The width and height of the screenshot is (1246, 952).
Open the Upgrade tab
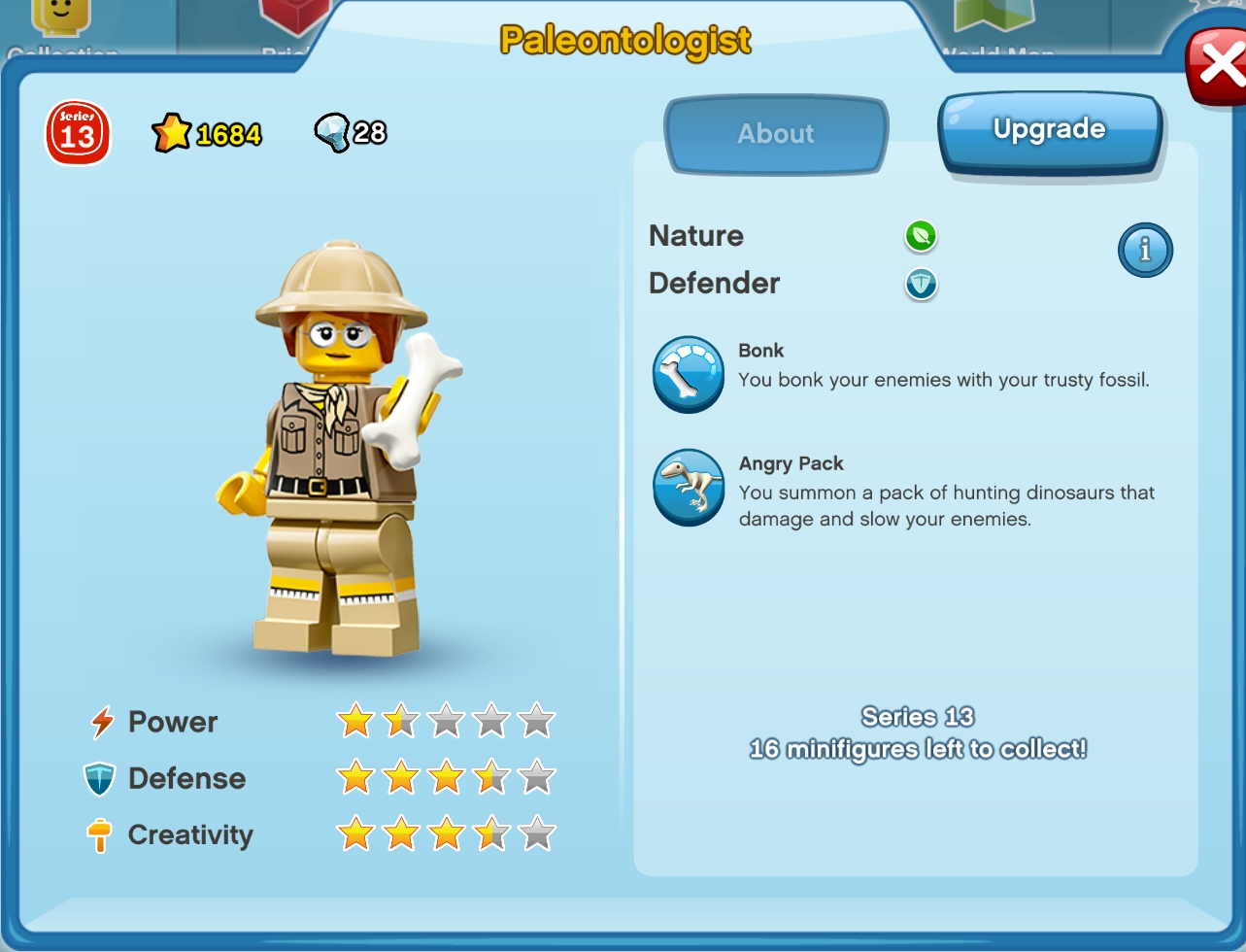point(1049,128)
